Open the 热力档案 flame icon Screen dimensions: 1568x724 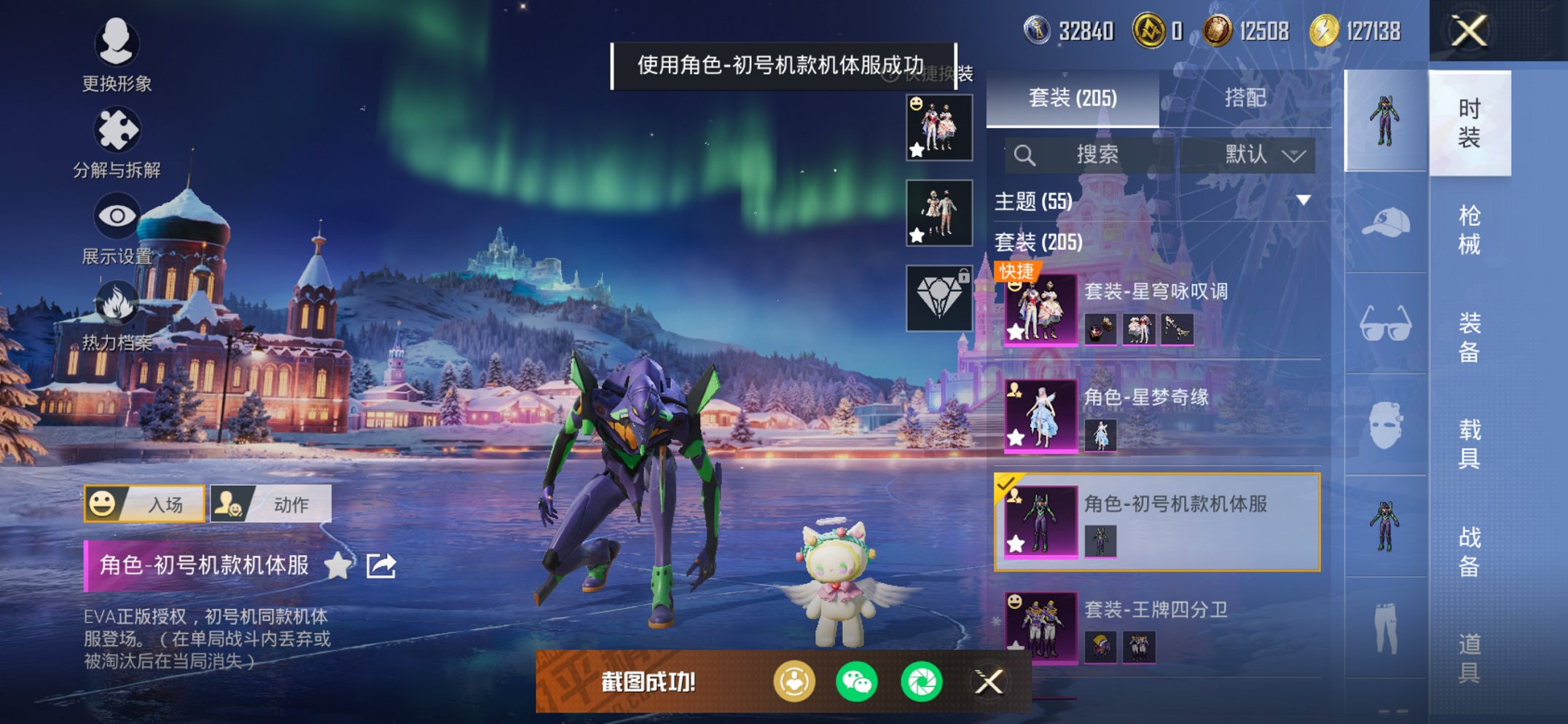click(x=117, y=302)
